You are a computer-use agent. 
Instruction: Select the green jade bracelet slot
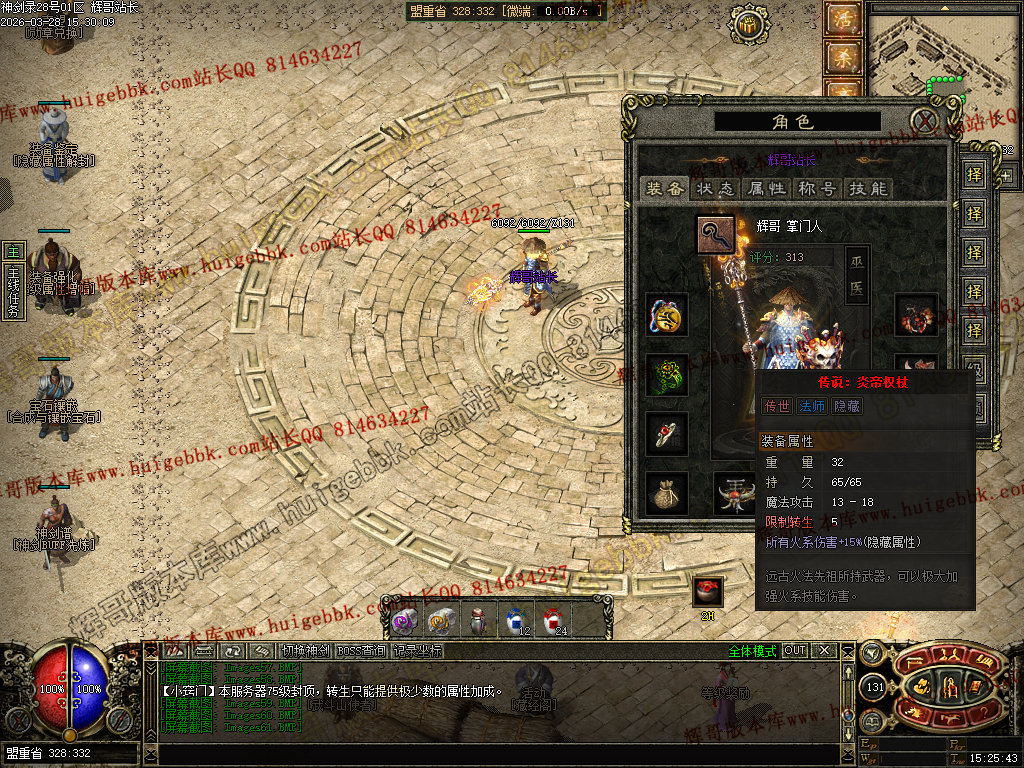667,375
